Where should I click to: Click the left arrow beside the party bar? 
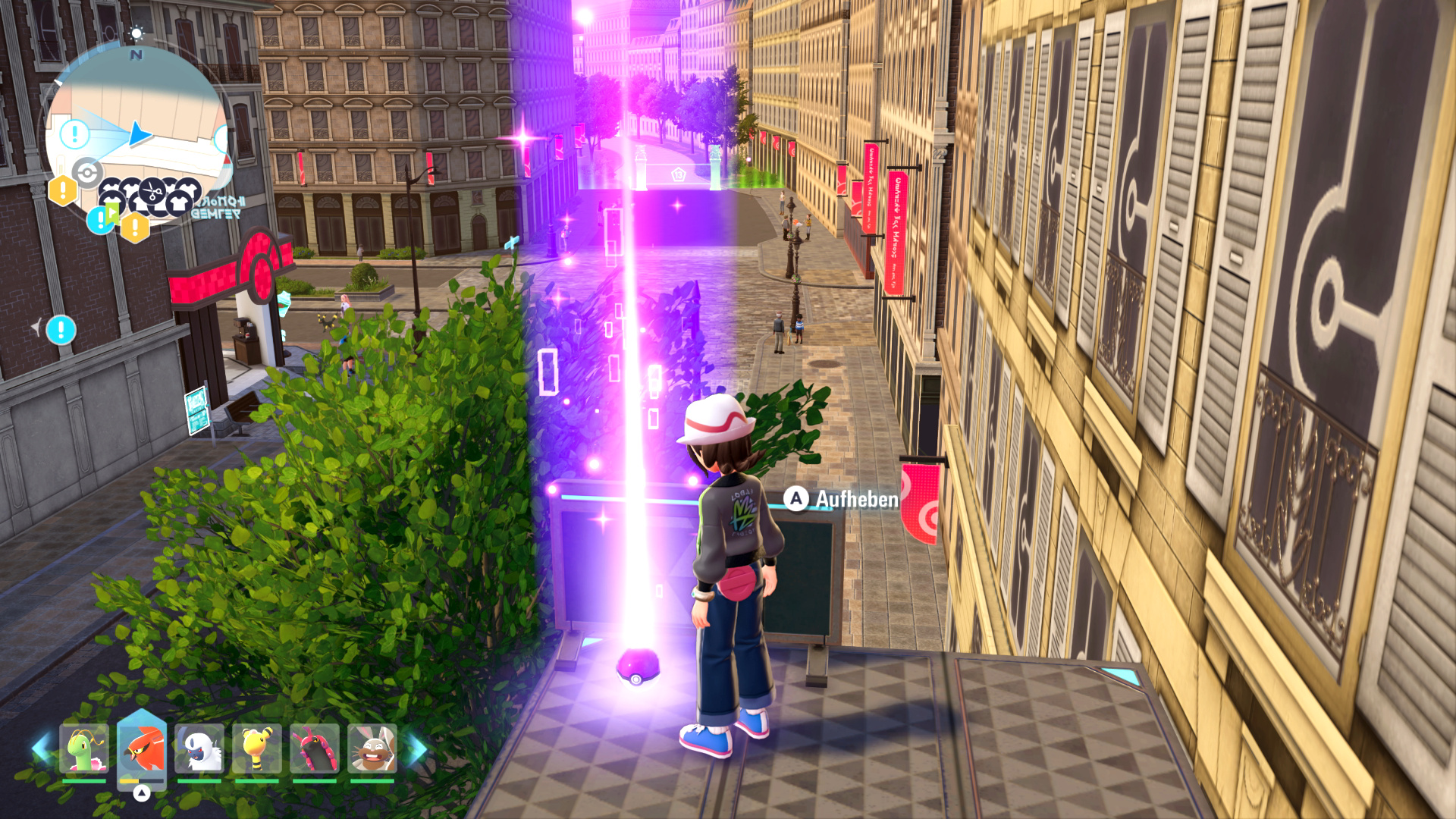click(41, 748)
